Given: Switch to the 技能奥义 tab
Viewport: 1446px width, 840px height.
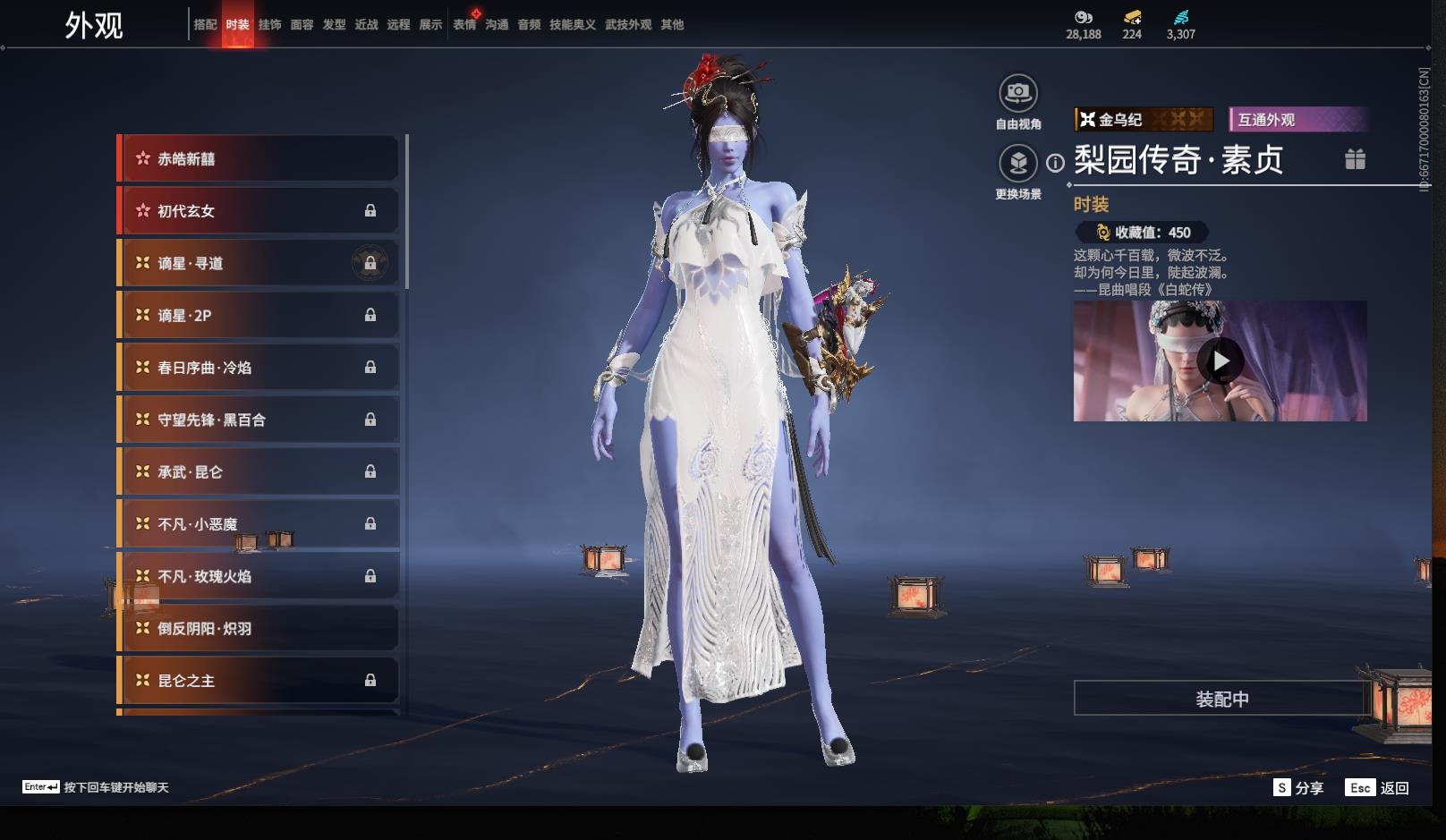Looking at the screenshot, I should [x=572, y=25].
